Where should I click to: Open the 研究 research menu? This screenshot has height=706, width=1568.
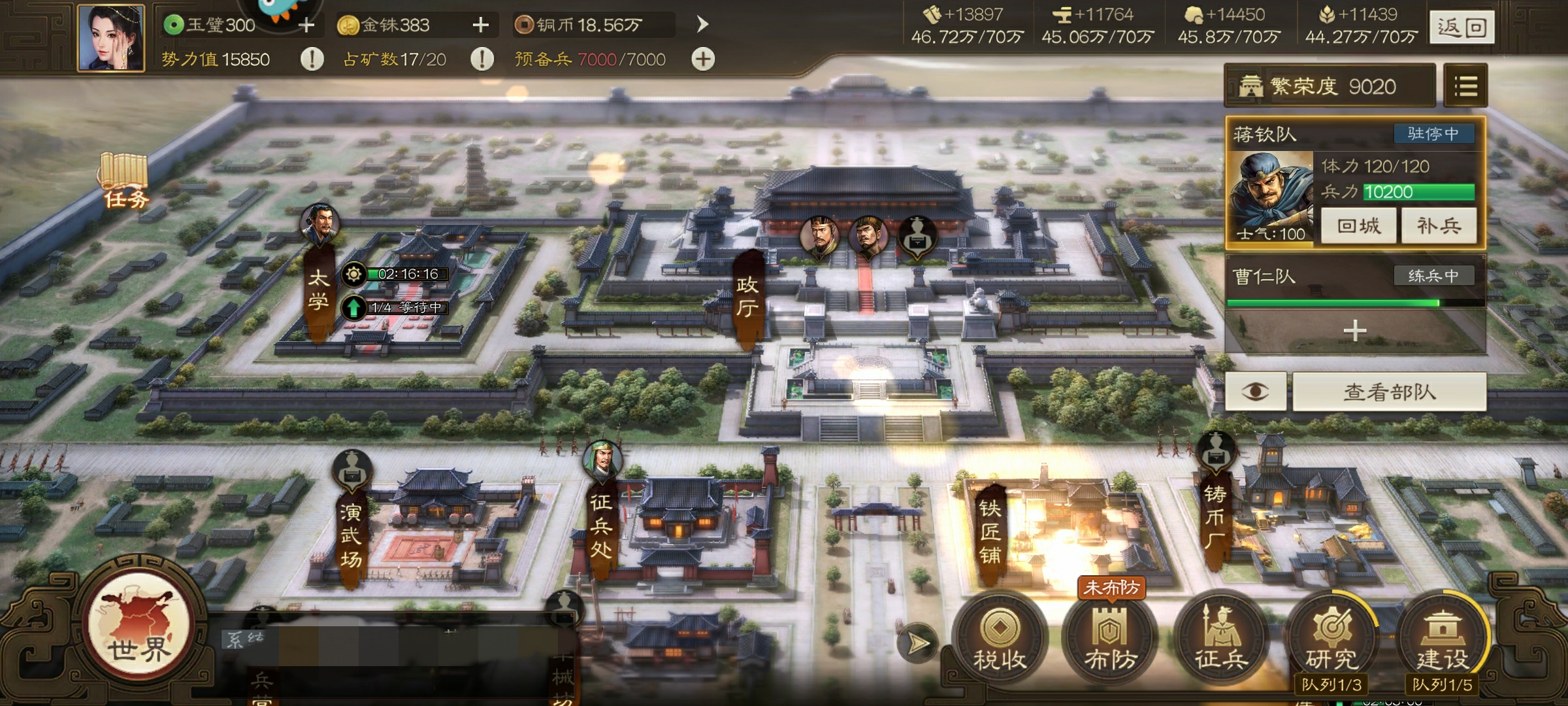coord(1331,638)
